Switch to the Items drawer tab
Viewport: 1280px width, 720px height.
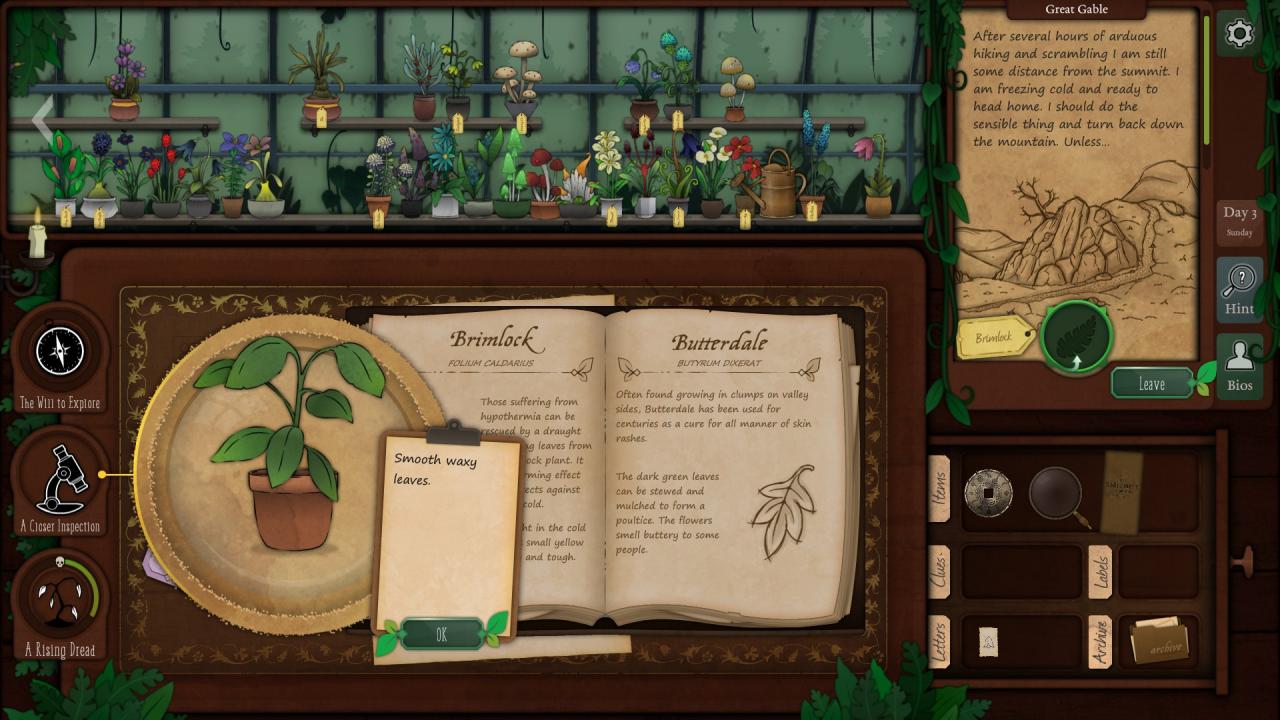tap(939, 489)
